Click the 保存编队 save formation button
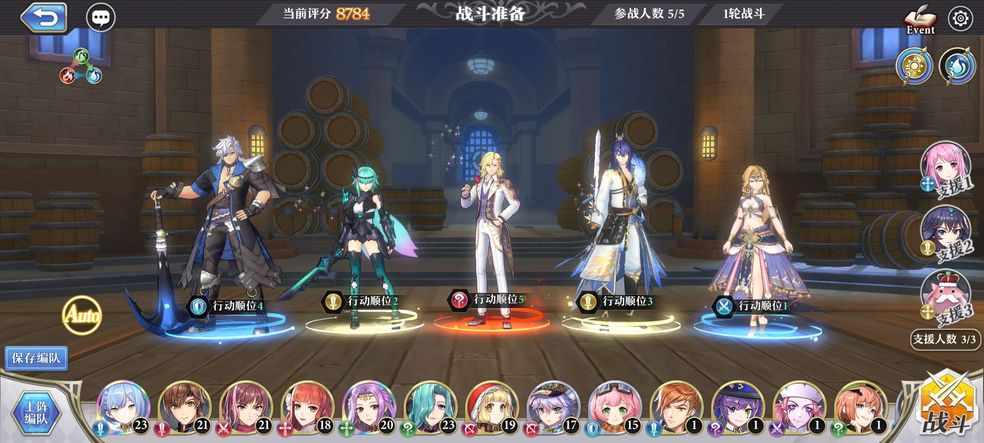This screenshot has width=984, height=443. (x=37, y=358)
